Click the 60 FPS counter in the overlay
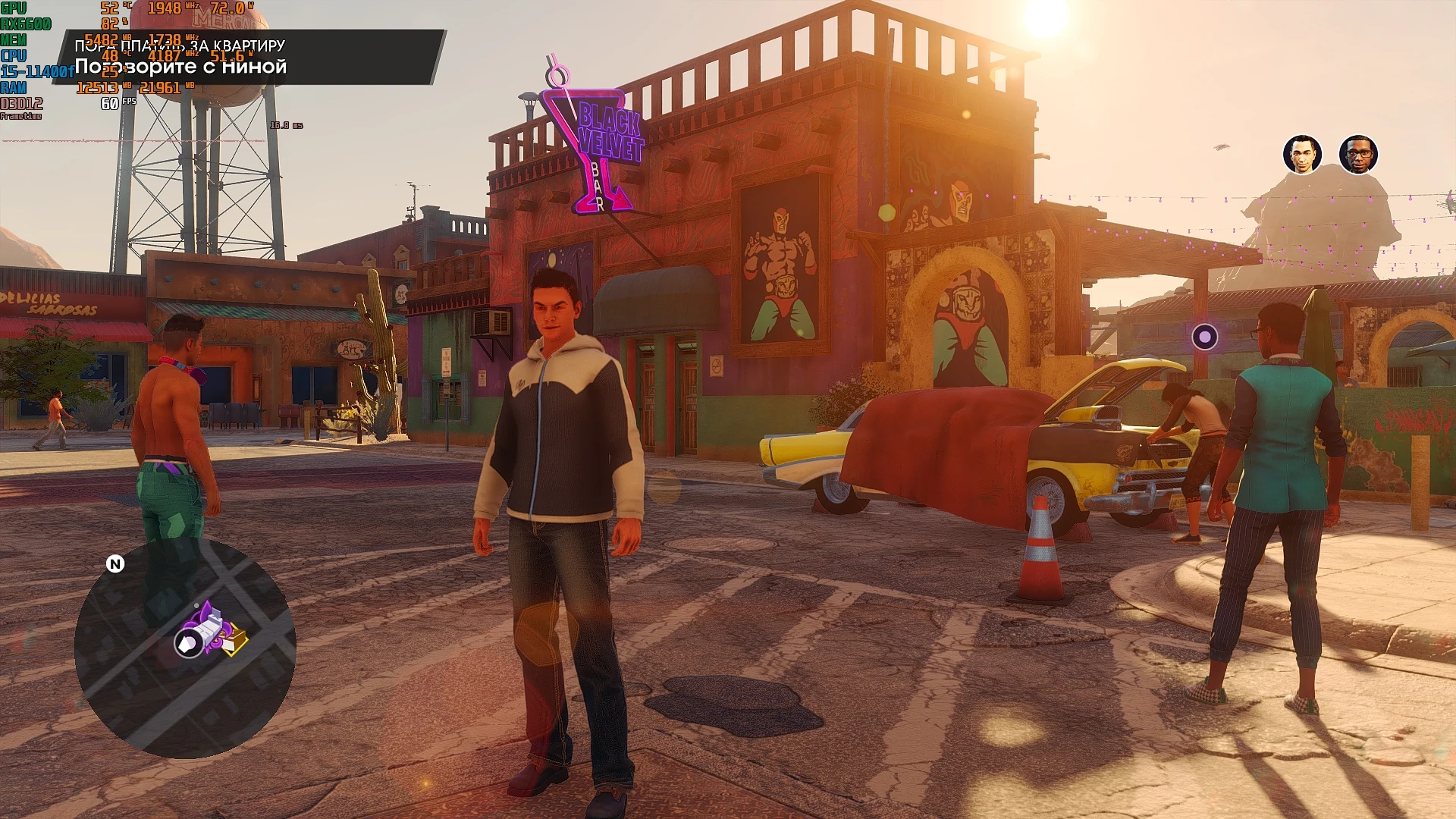This screenshot has width=1456, height=819. click(110, 102)
